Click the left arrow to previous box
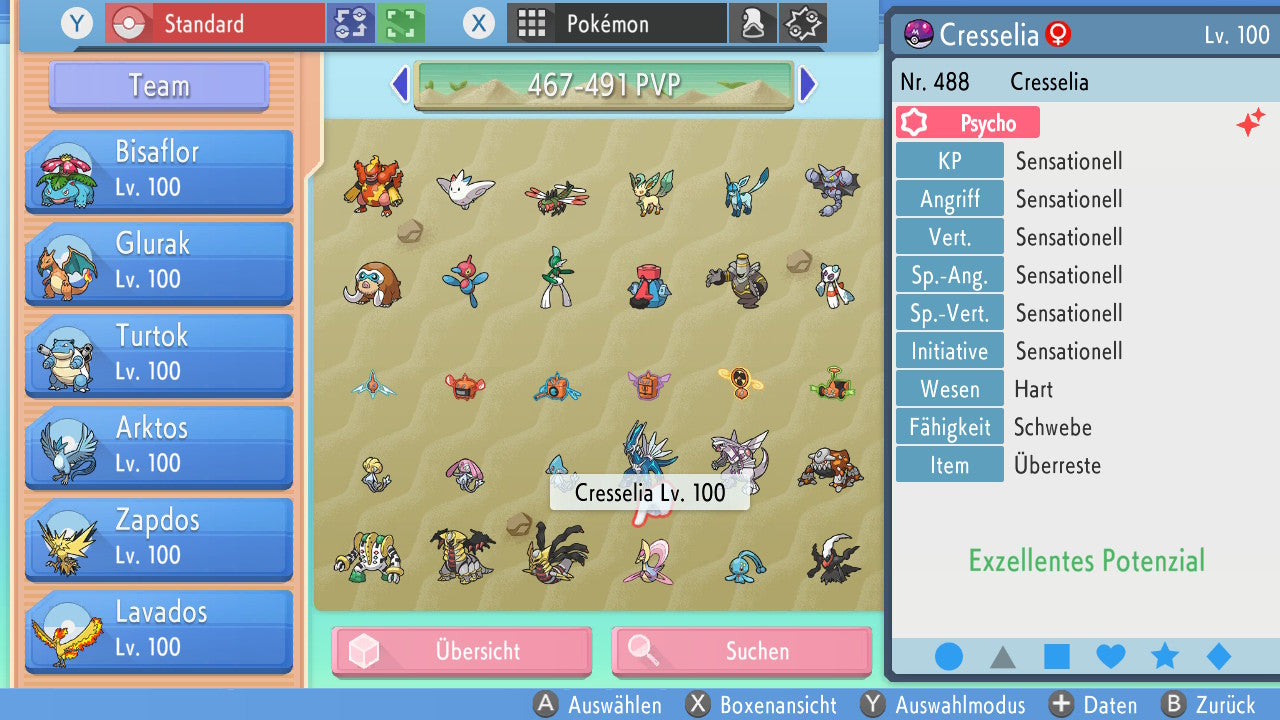1280x720 pixels. 398,86
